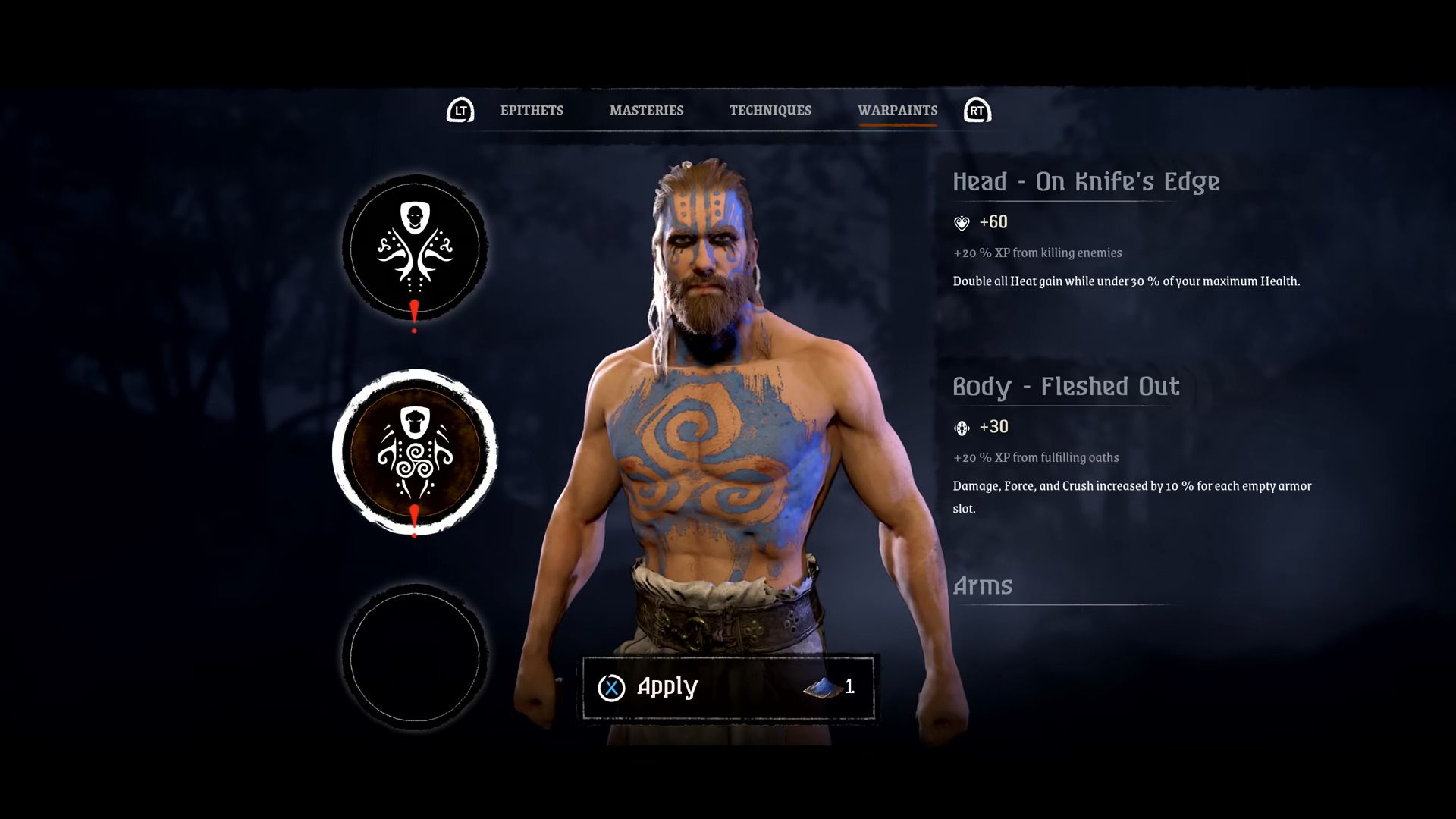Select the body warpaint slot
Screen dimensions: 1456x819
pos(415,452)
